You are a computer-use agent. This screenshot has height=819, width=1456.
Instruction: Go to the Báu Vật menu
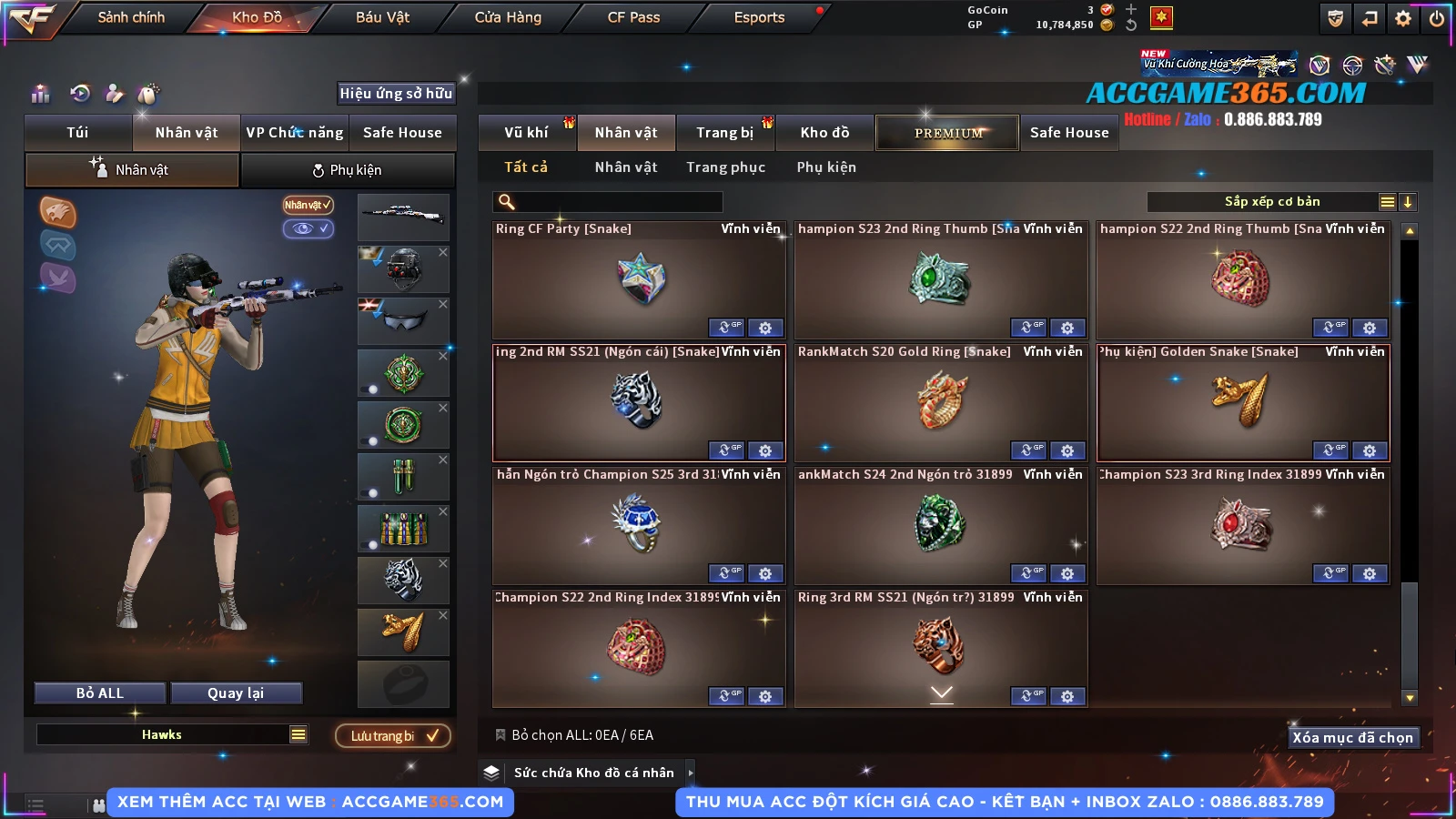pos(382,17)
